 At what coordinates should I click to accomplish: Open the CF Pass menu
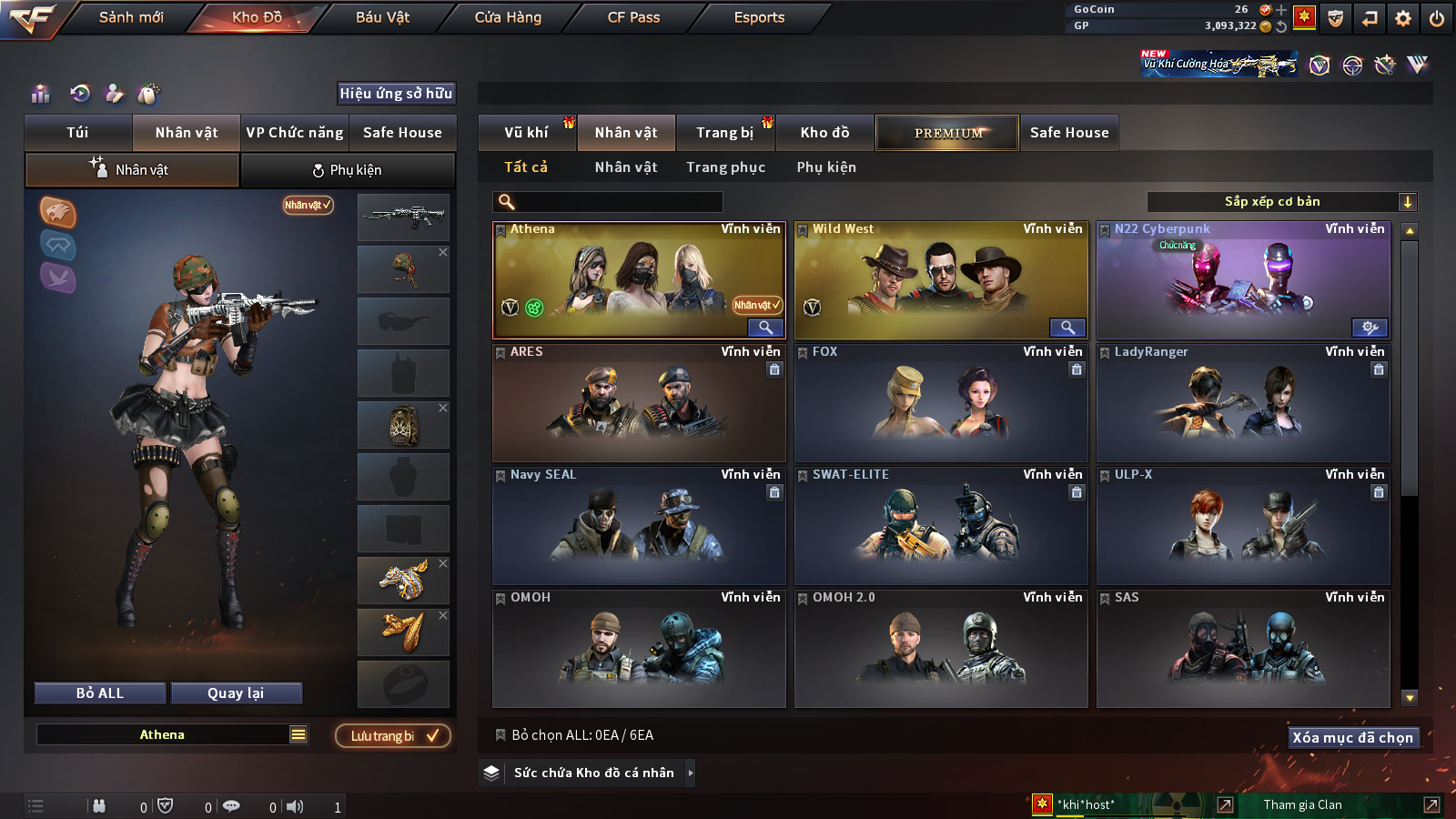[x=633, y=17]
